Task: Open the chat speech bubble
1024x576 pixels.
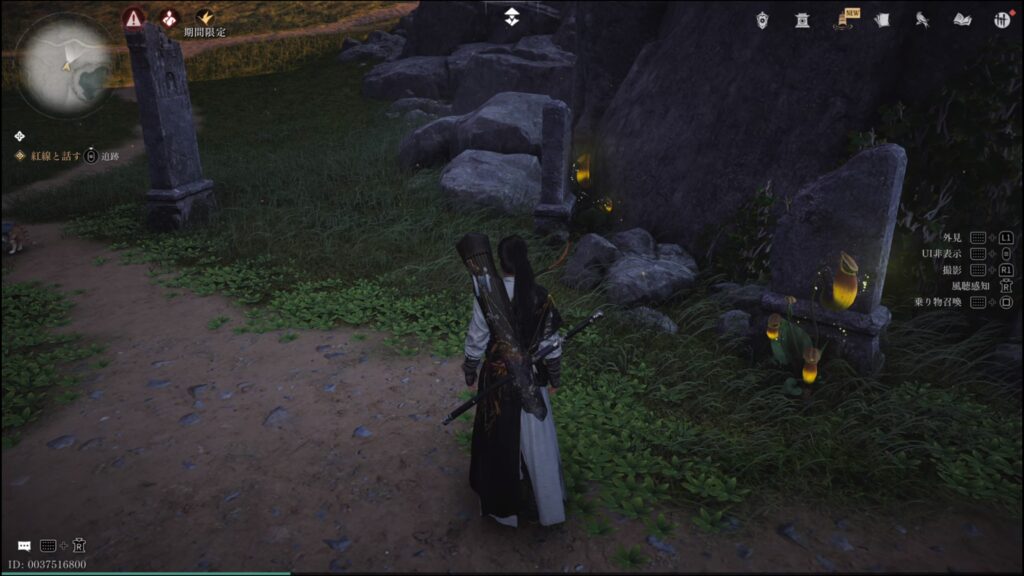Action: [23, 546]
